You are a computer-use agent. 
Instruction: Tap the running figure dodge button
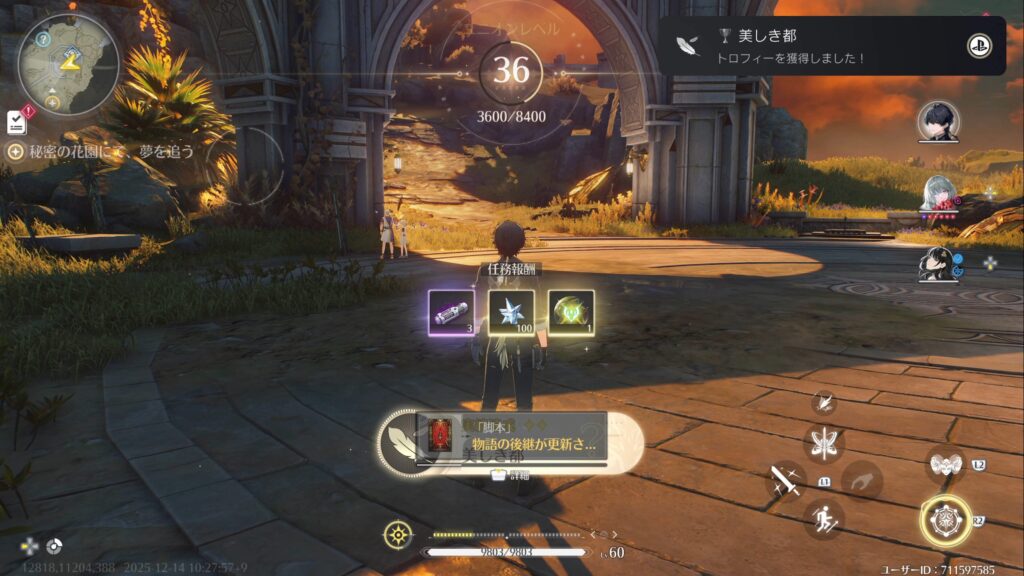pyautogui.click(x=824, y=518)
